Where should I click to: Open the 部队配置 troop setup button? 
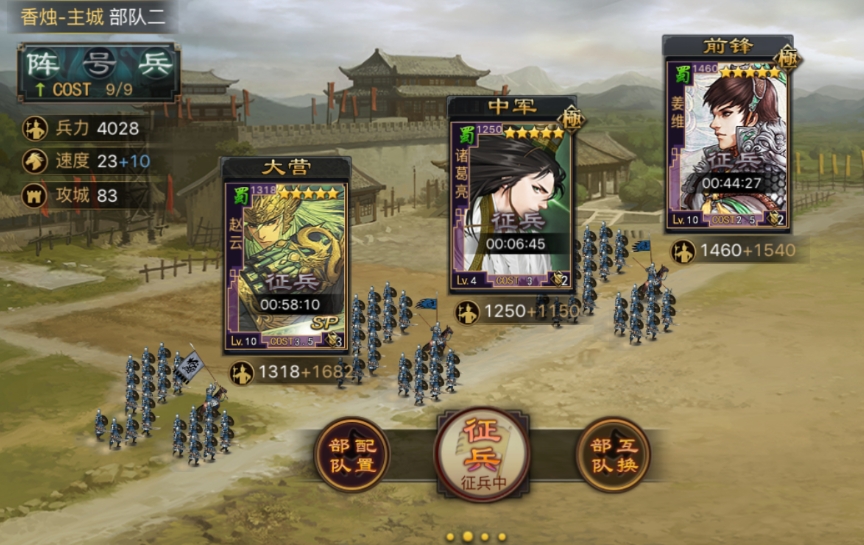click(x=351, y=455)
